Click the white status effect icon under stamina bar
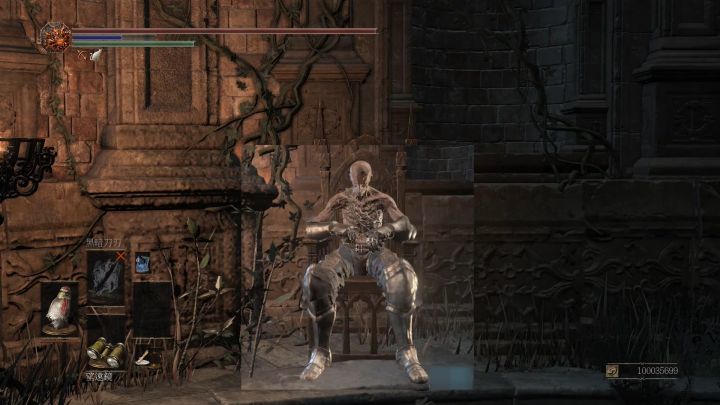Image resolution: width=720 pixels, height=405 pixels. (96, 56)
